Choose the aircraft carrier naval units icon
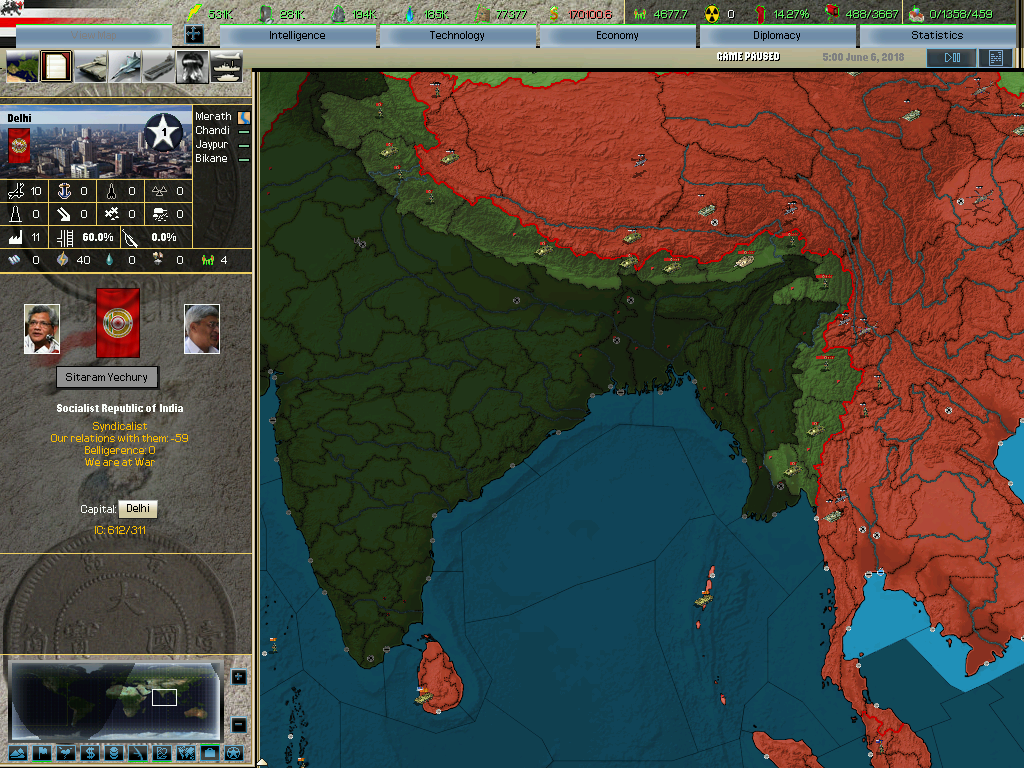 (159, 67)
